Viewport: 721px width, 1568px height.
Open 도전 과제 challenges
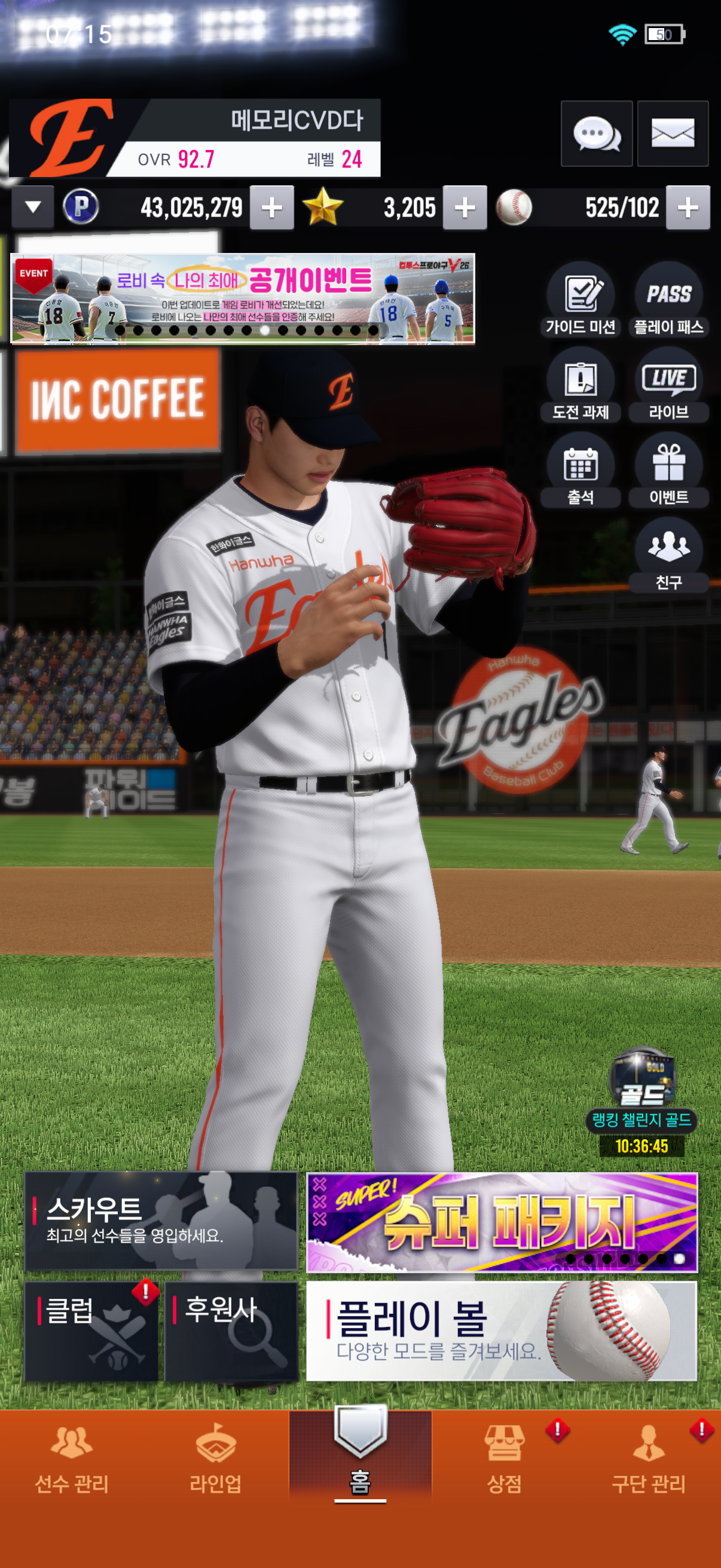(x=581, y=385)
